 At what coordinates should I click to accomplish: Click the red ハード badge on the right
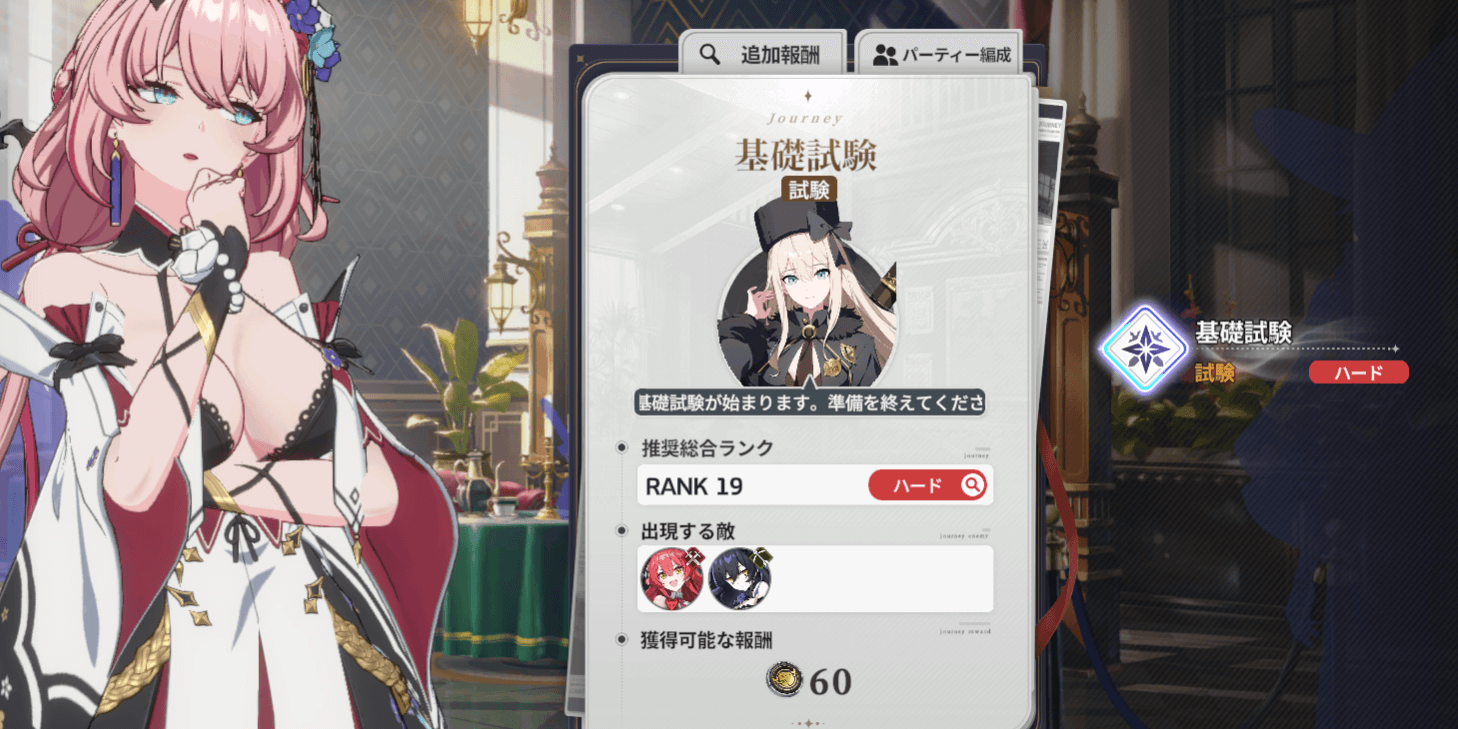[1357, 371]
